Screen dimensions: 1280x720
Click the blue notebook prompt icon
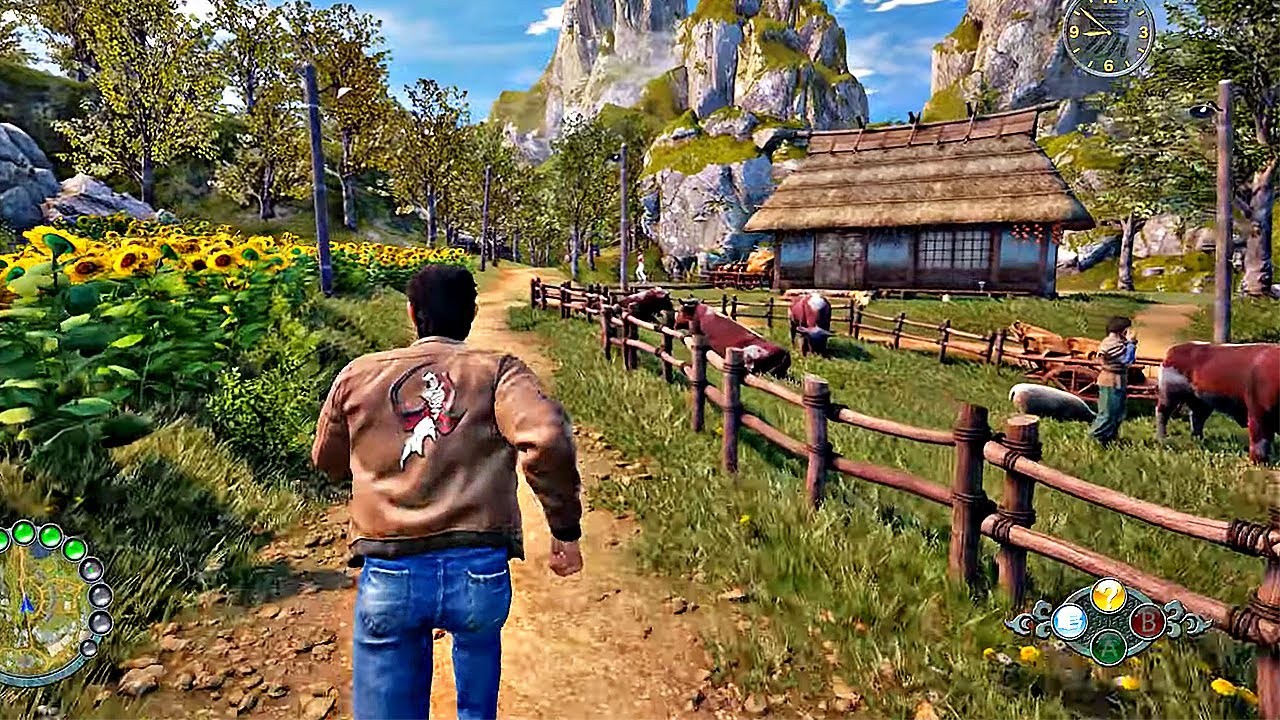click(1069, 621)
